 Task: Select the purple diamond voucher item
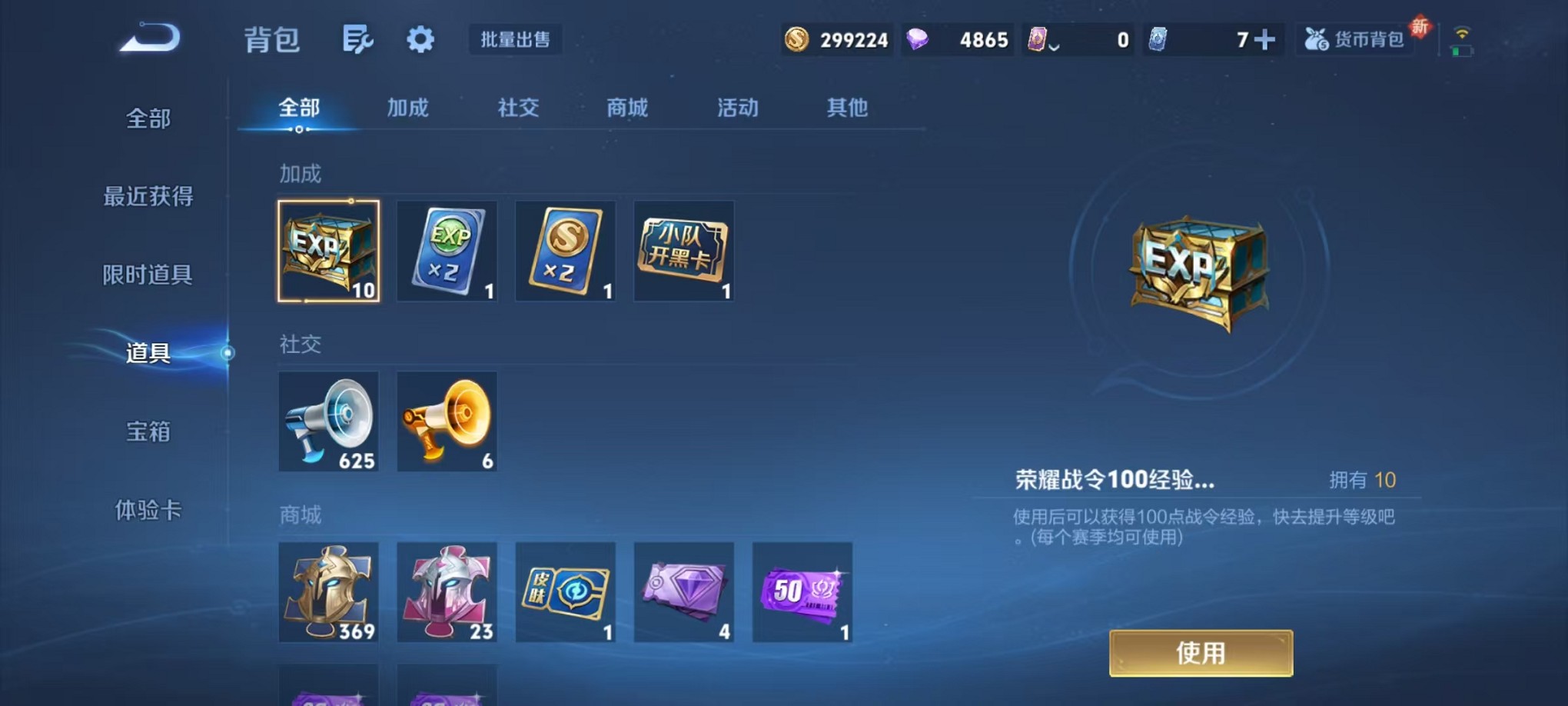[683, 593]
